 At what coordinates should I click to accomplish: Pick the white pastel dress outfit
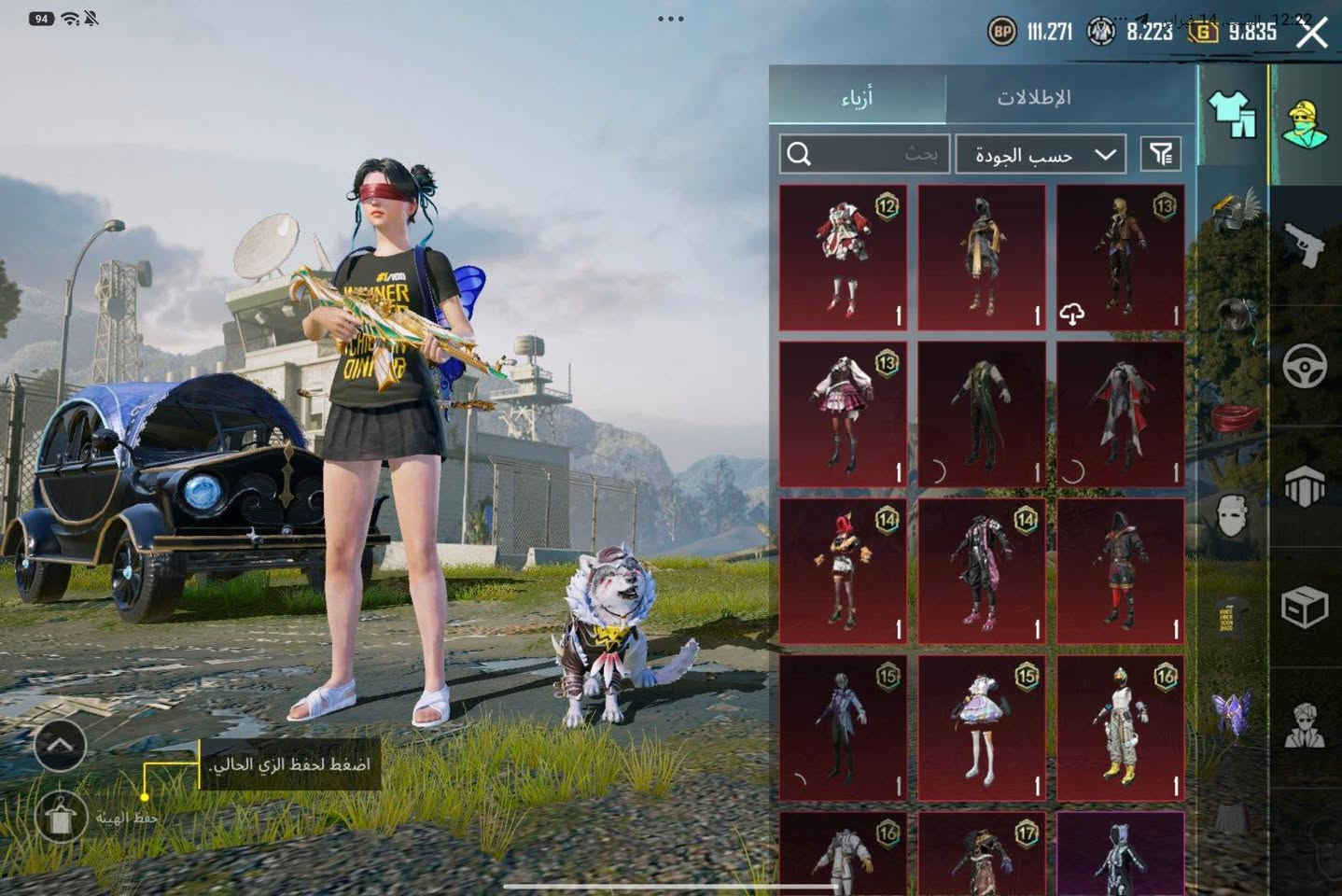pos(981,727)
